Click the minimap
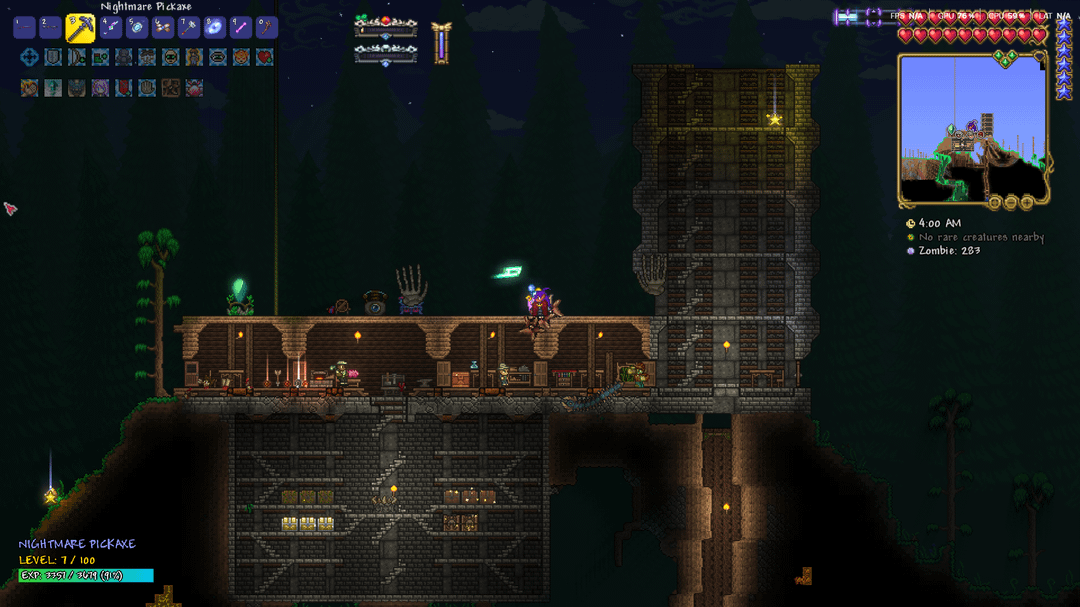 click(x=972, y=129)
